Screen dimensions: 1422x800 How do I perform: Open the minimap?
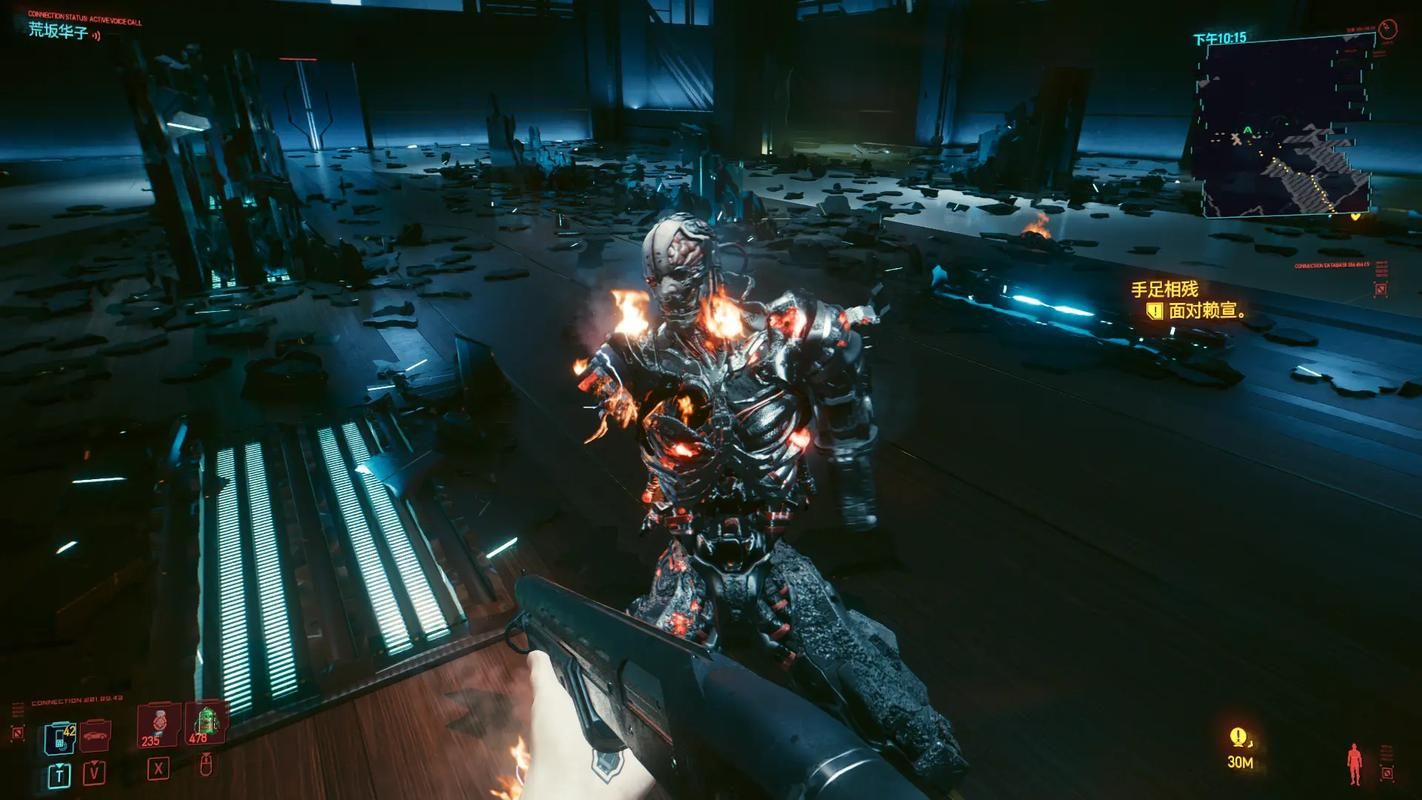pos(1286,127)
